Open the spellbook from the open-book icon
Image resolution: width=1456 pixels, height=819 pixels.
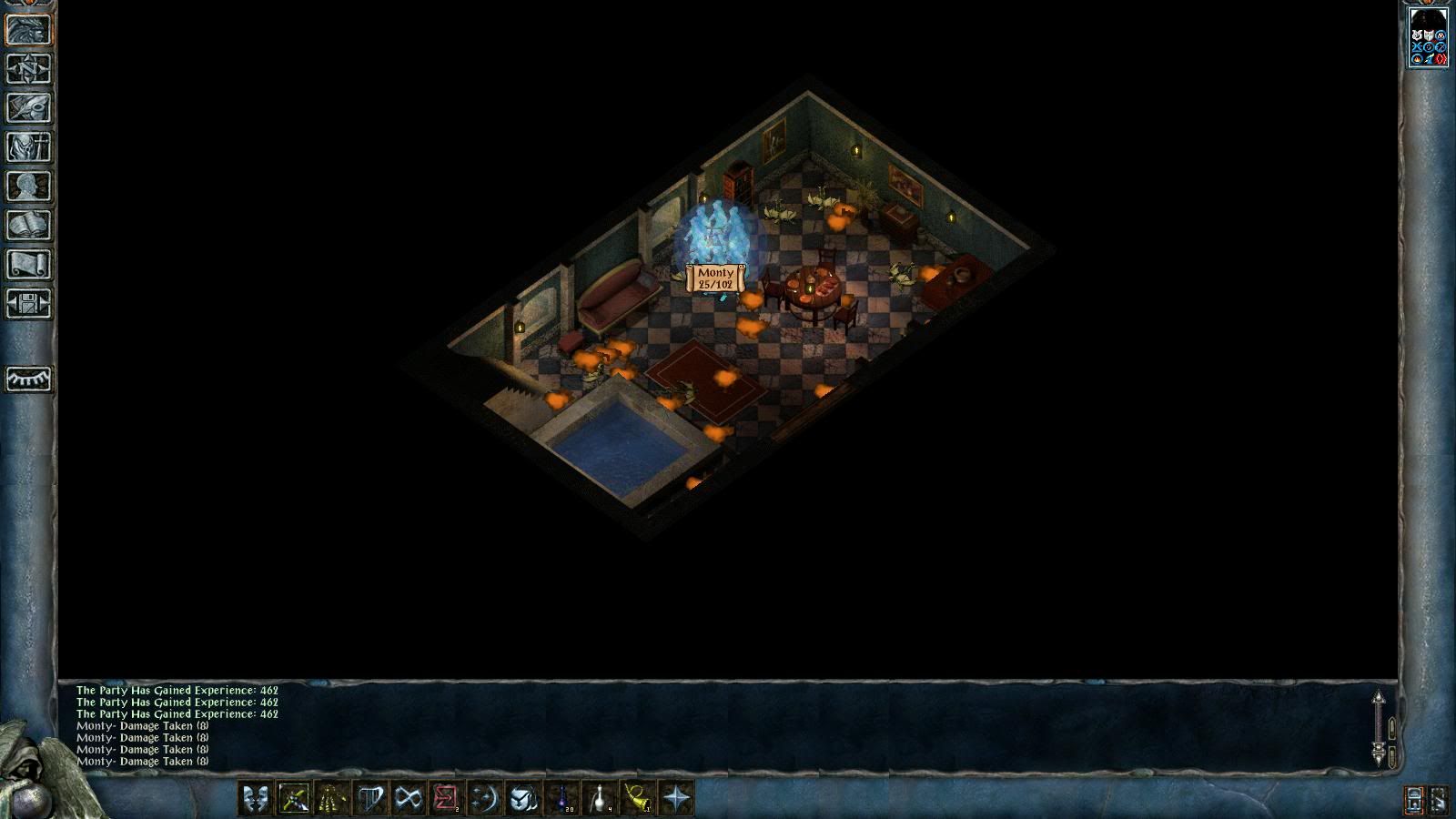click(28, 226)
